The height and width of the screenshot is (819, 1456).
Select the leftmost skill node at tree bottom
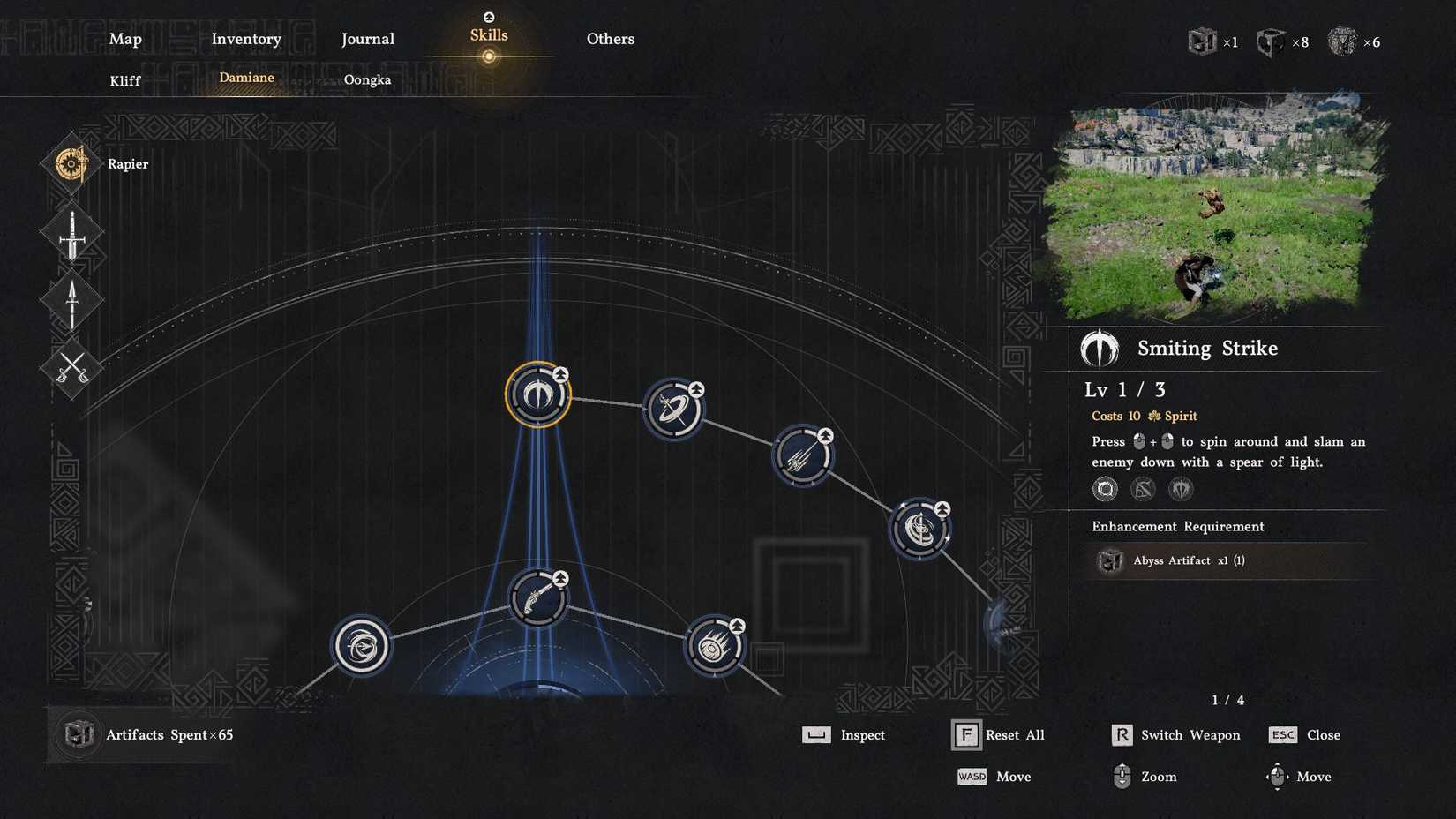click(x=363, y=645)
